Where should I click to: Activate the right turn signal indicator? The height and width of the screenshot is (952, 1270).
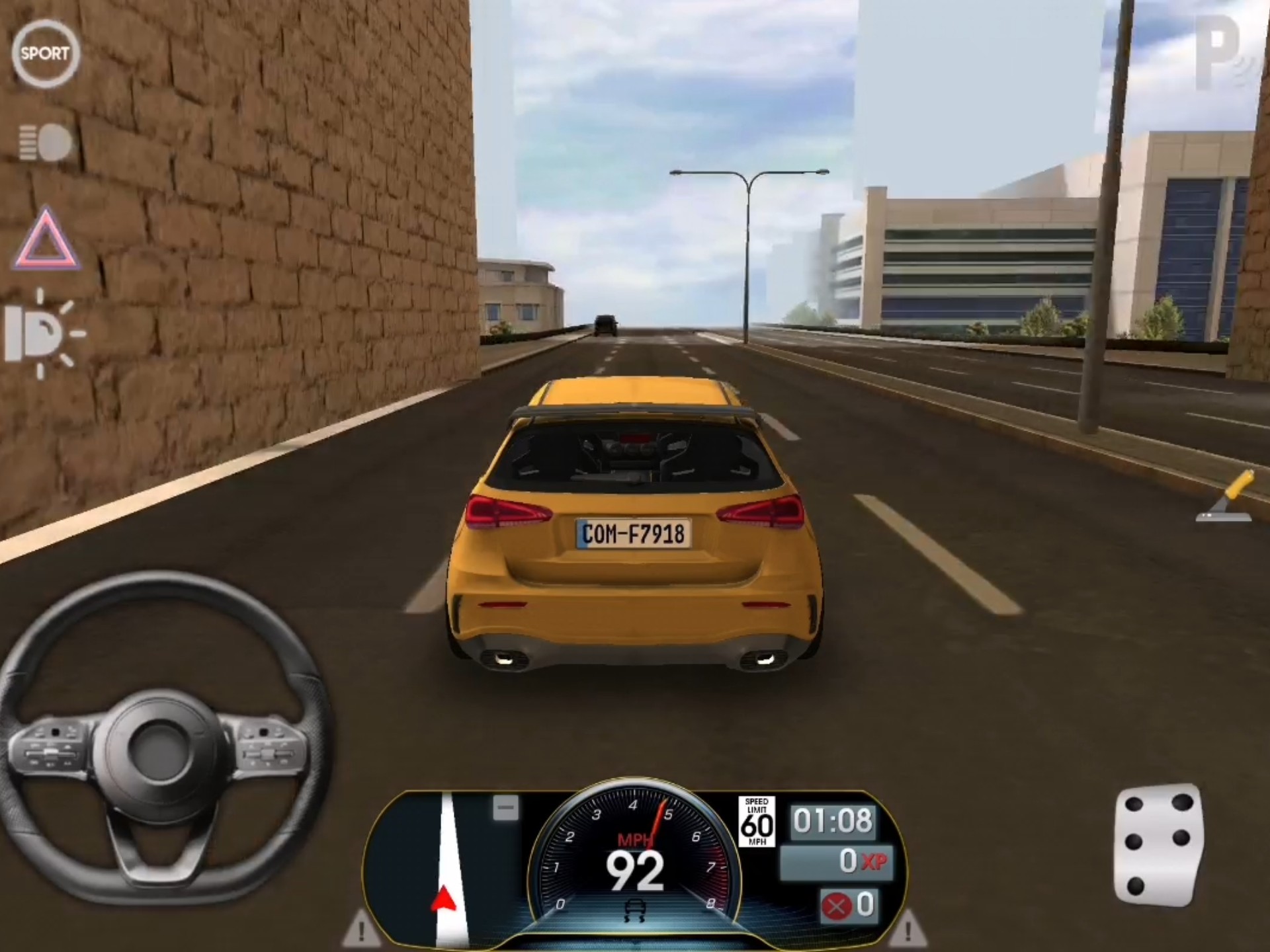907,928
